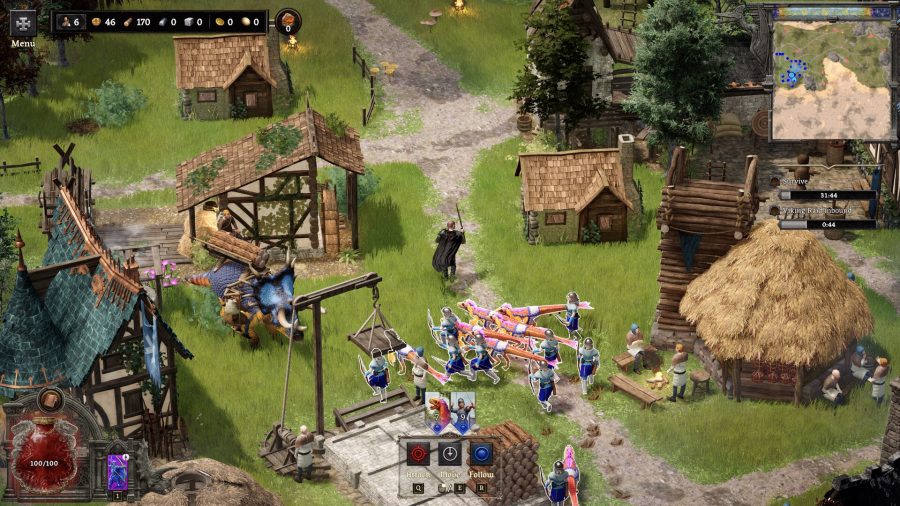The height and width of the screenshot is (506, 900).
Task: Select the Move command
Action: coord(449,454)
